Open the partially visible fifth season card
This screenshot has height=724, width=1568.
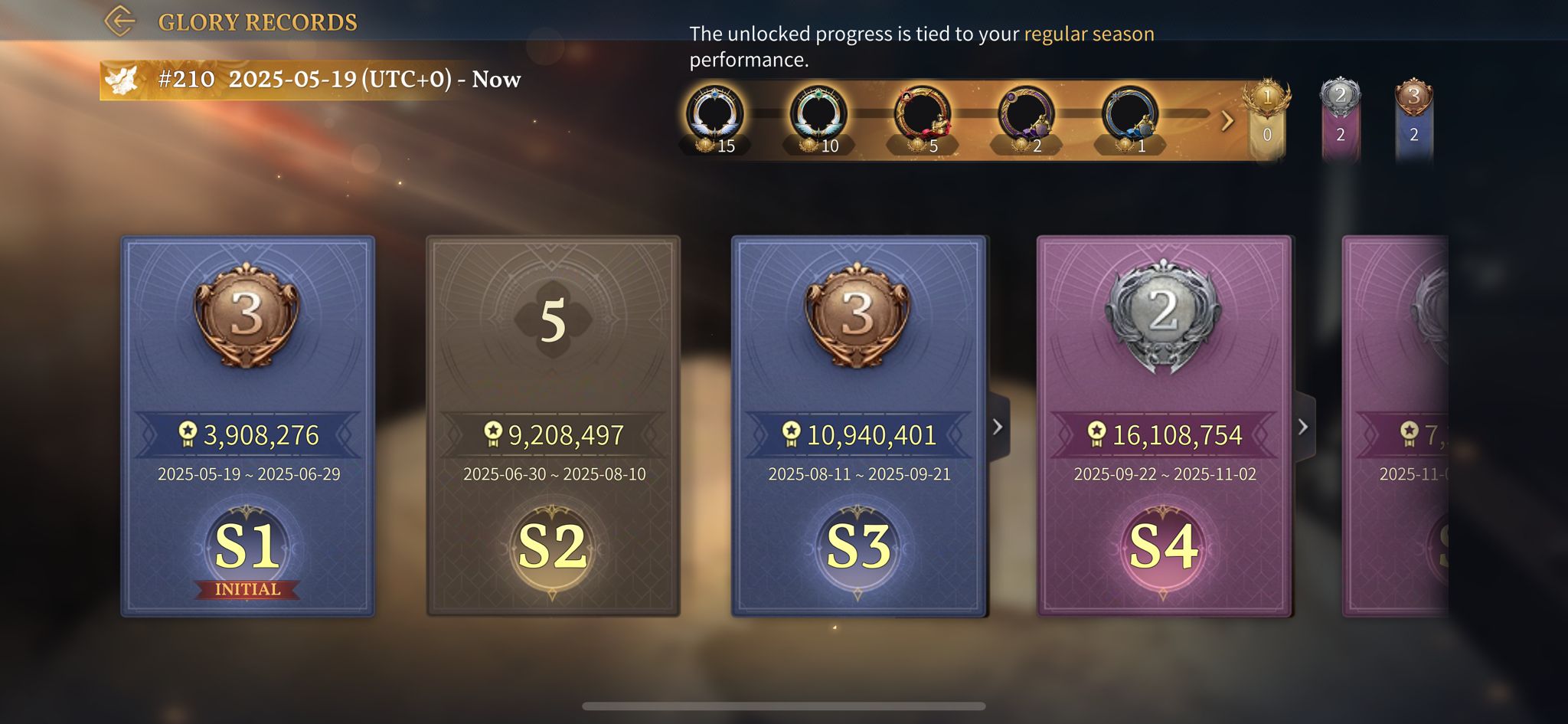point(1396,425)
